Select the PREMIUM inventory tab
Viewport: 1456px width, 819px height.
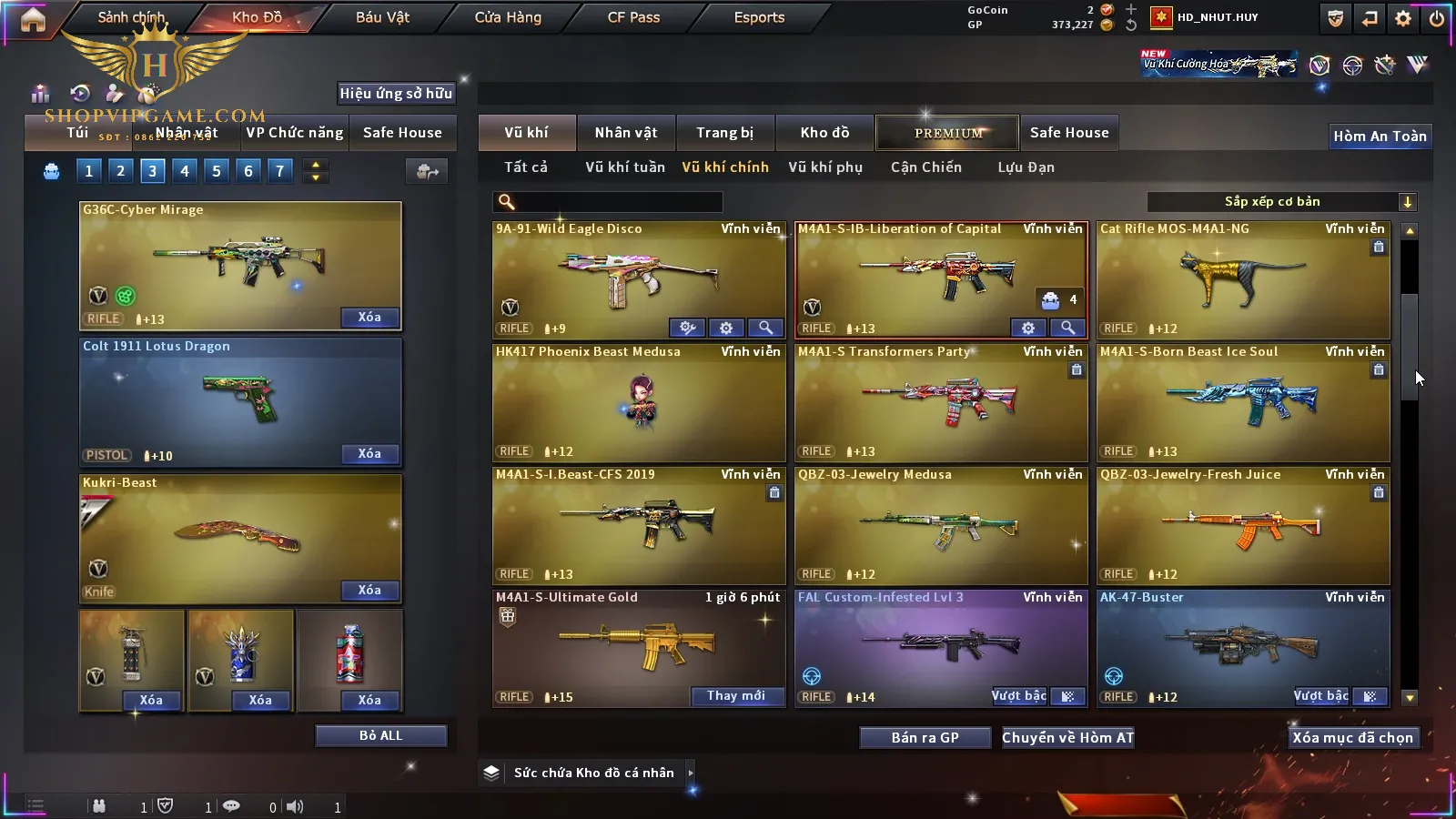(x=948, y=133)
